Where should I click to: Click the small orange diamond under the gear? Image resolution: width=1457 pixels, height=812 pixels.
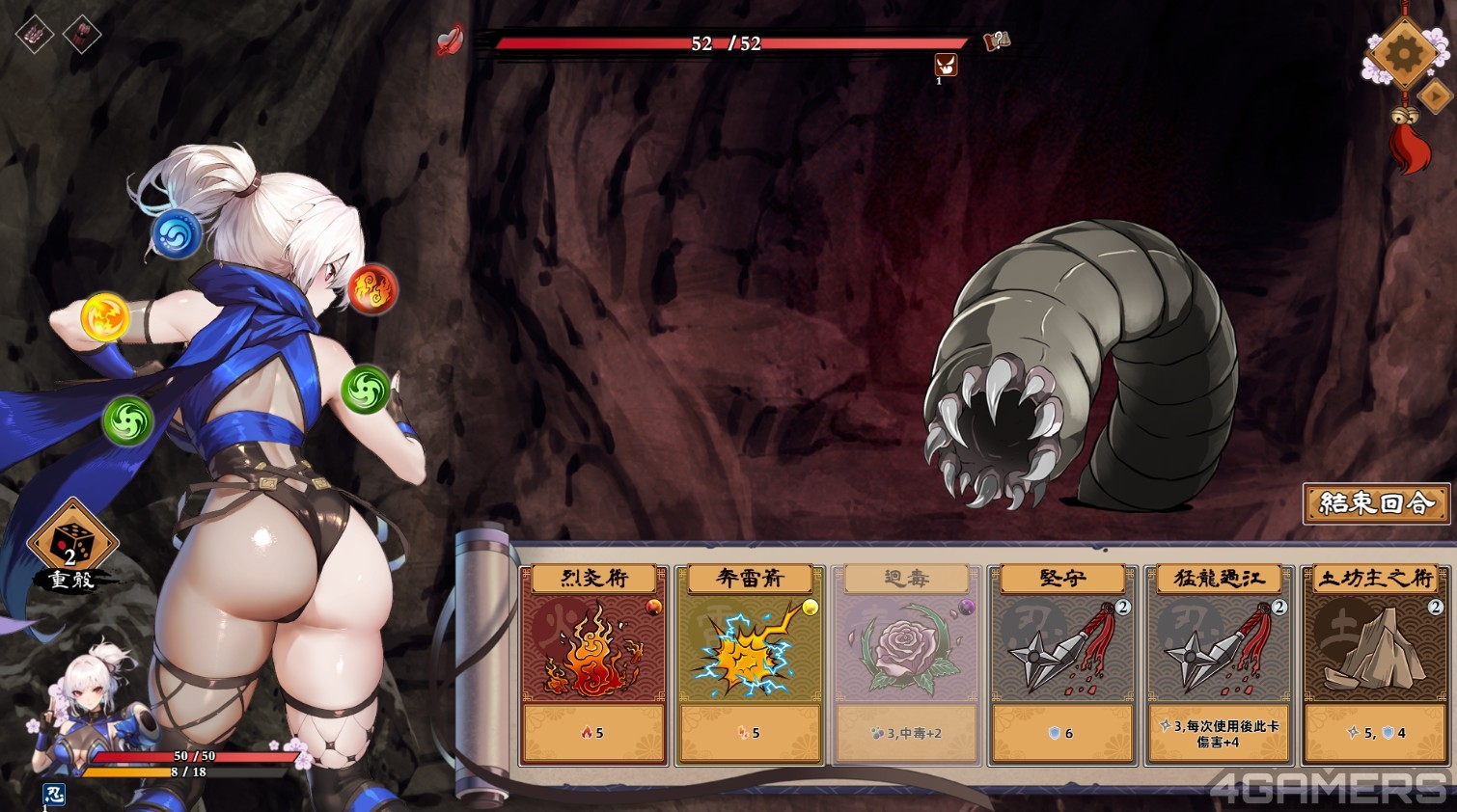click(x=1435, y=95)
